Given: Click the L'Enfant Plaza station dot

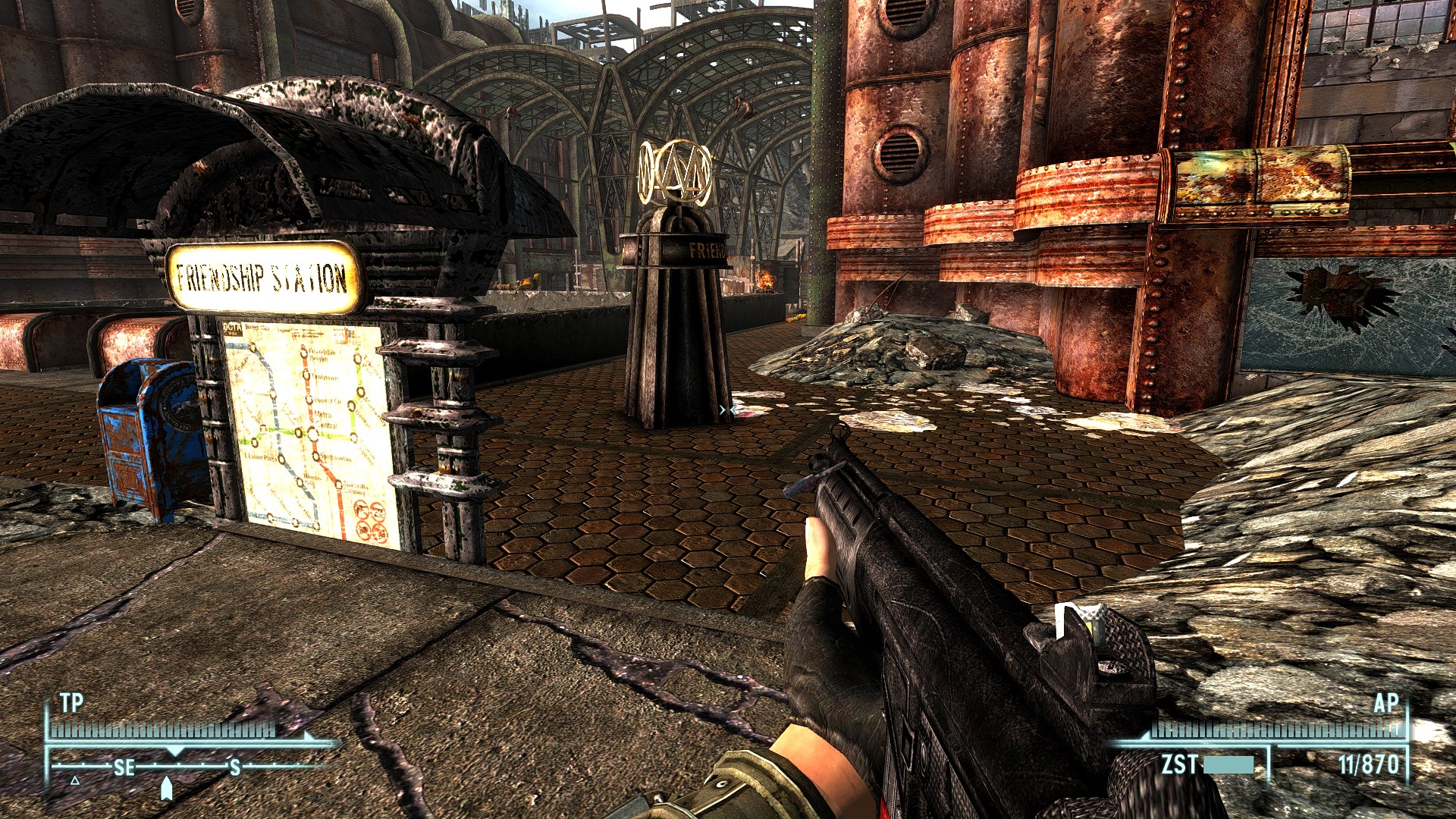Looking at the screenshot, I should point(280,460).
